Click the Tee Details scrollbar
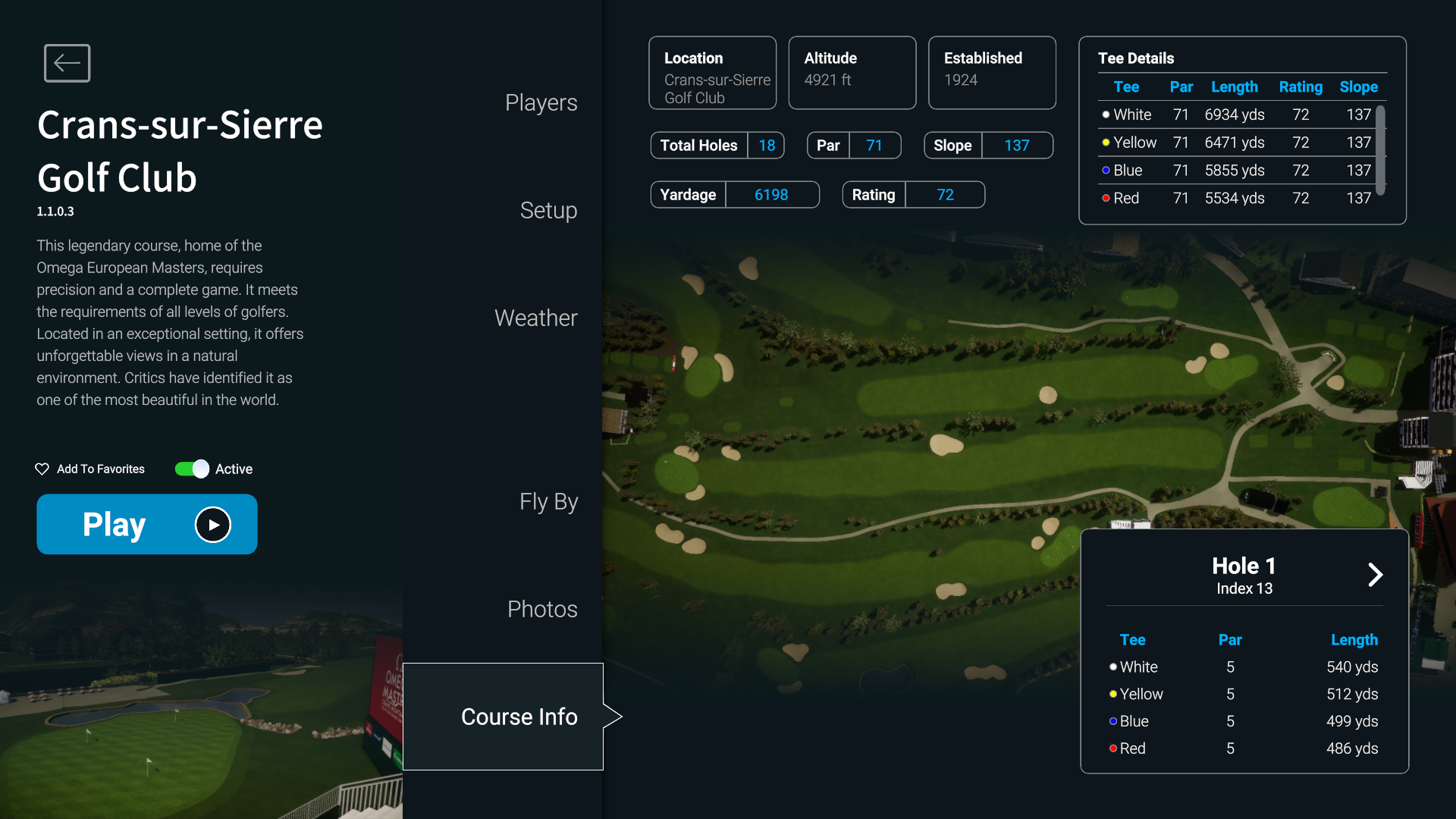 pyautogui.click(x=1380, y=151)
